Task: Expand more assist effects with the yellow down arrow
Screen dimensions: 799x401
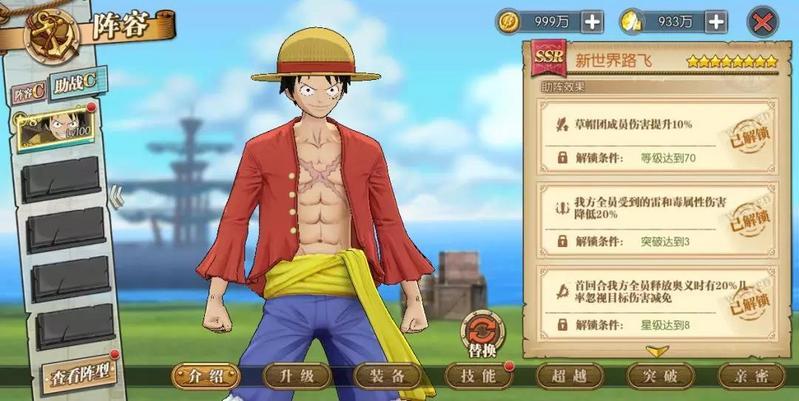Action: pos(657,350)
